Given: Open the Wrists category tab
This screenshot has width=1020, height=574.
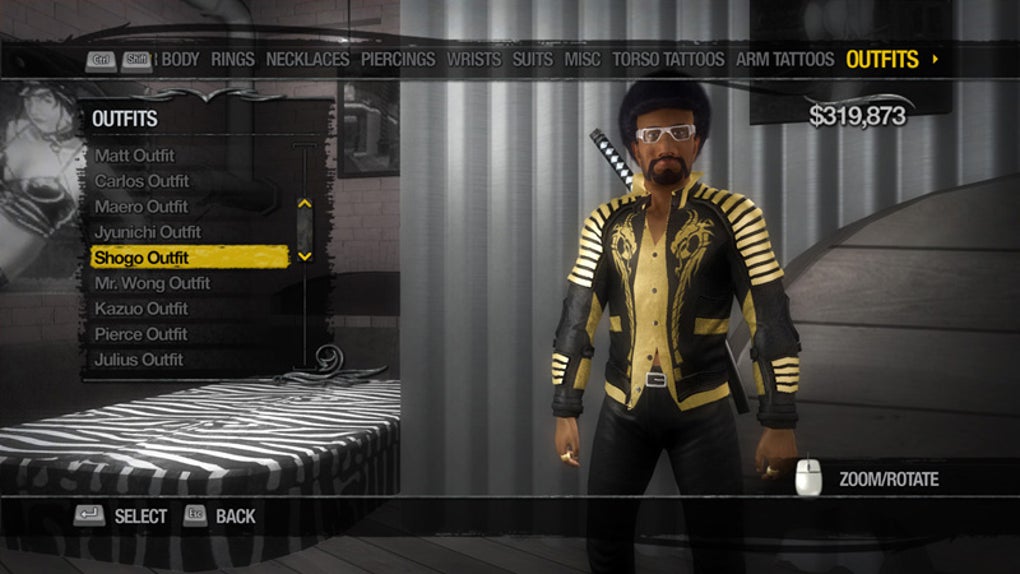Looking at the screenshot, I should (x=473, y=59).
